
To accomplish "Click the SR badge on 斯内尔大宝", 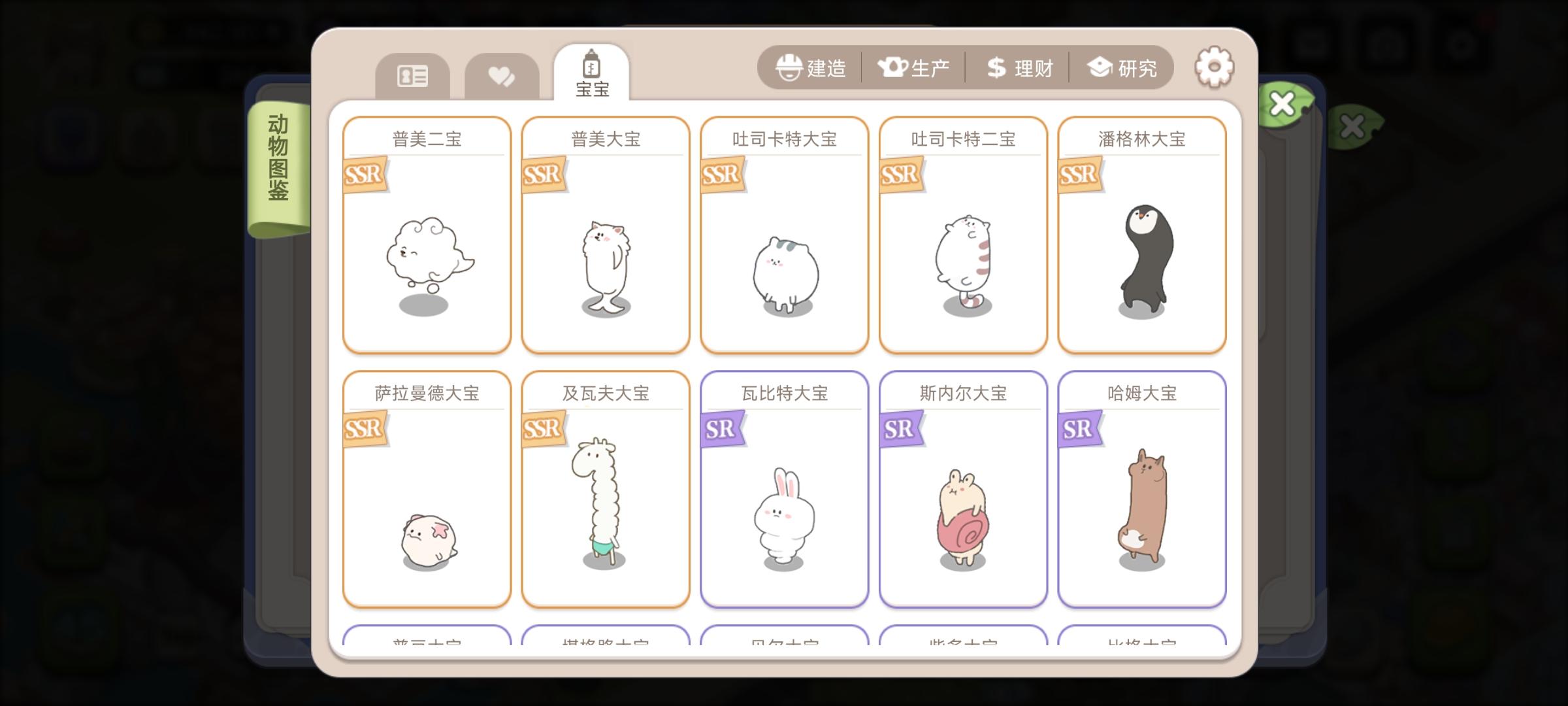I will tap(899, 429).
